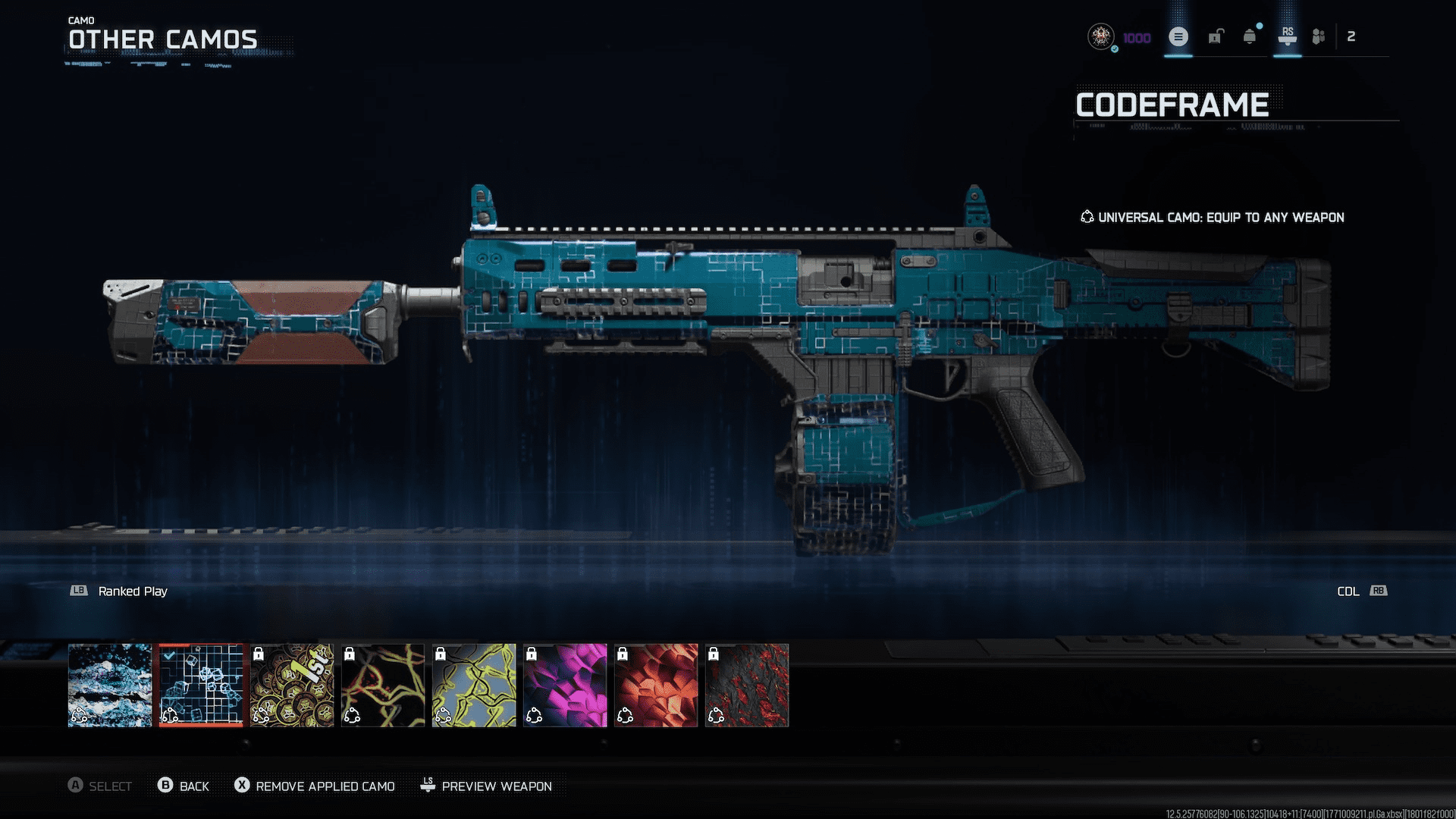Choose the equipped Codeframe grid camo

[x=201, y=685]
